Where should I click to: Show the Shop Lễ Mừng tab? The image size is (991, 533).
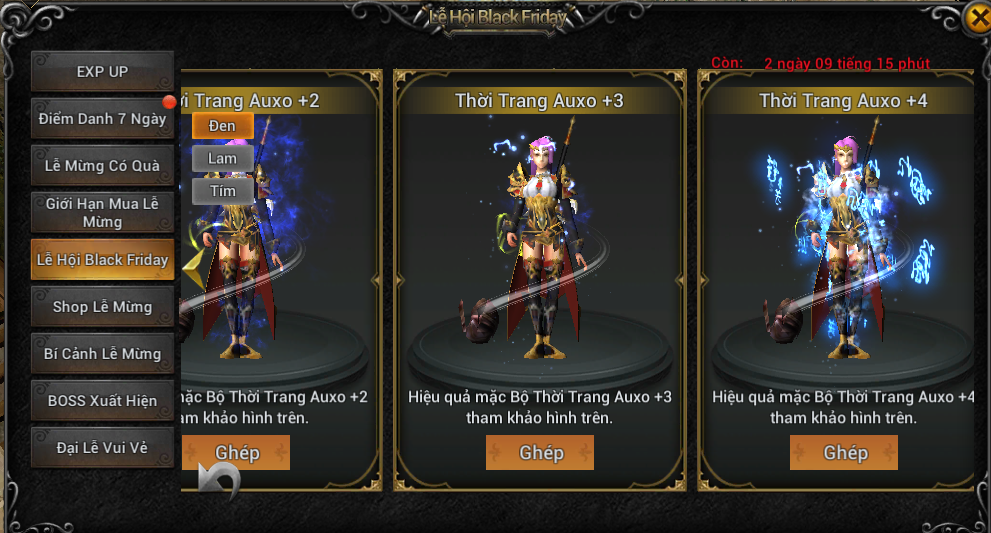102,307
